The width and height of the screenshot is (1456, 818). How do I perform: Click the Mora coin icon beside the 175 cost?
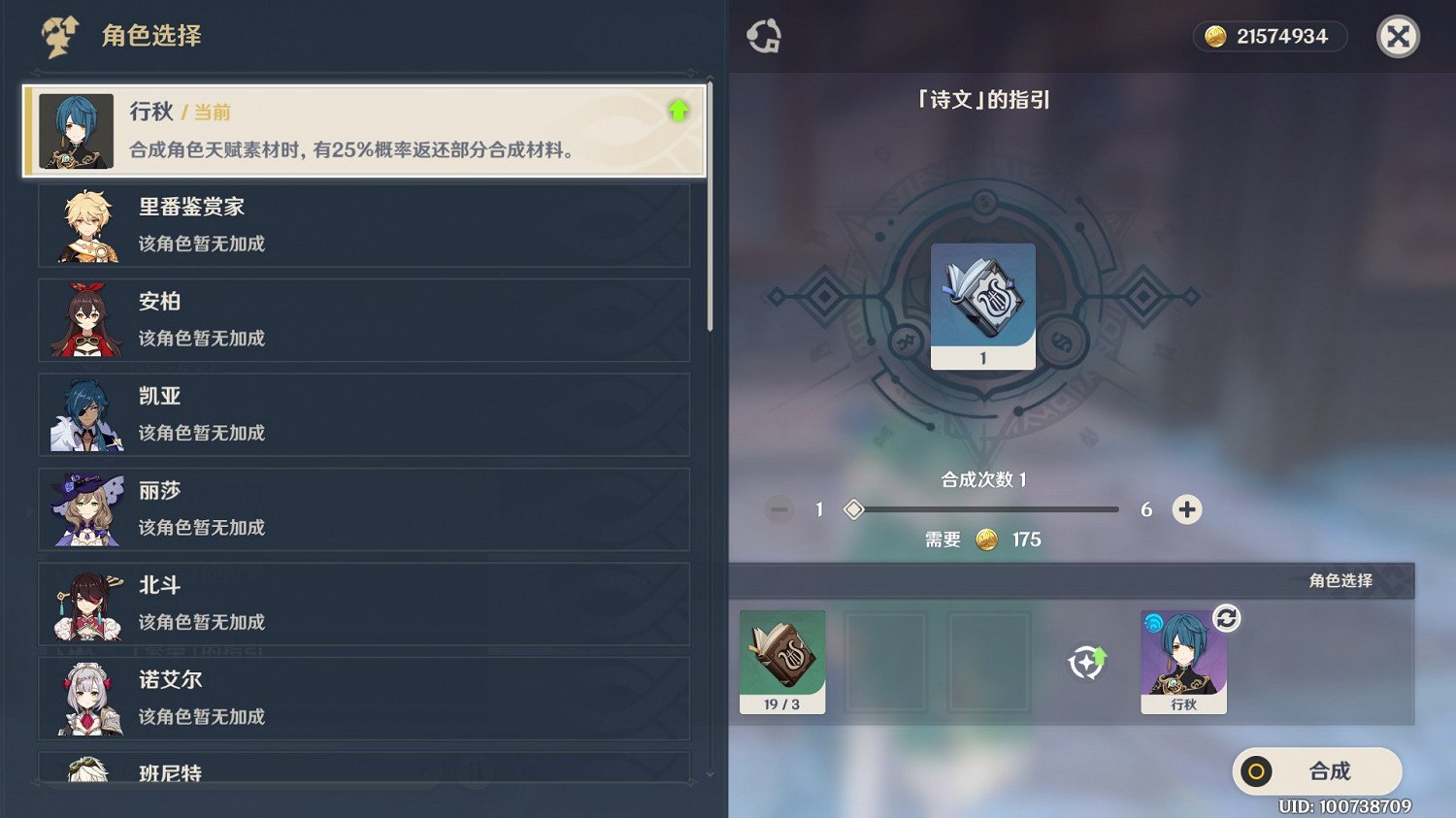(987, 540)
